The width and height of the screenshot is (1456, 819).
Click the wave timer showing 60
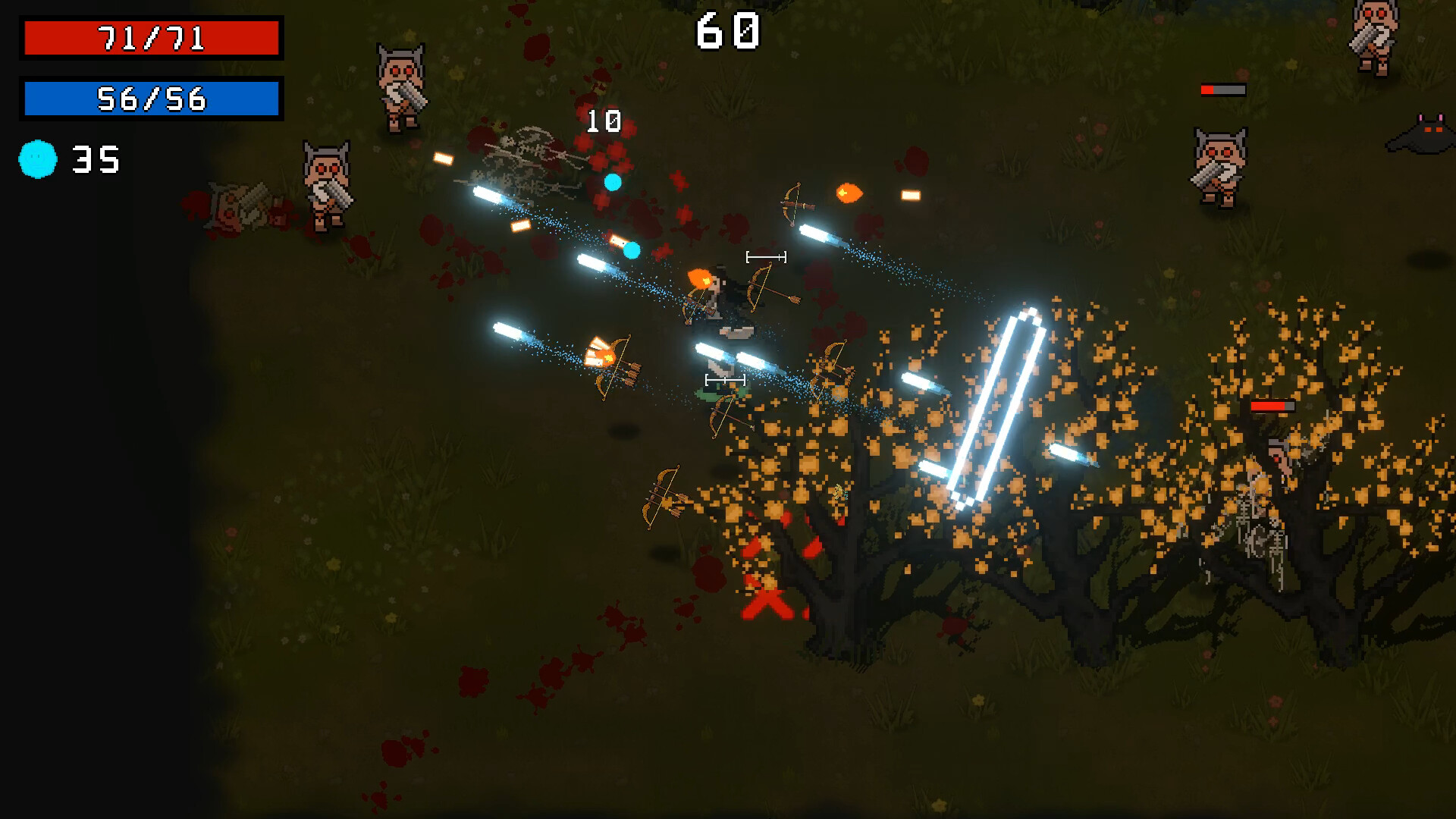click(x=730, y=29)
